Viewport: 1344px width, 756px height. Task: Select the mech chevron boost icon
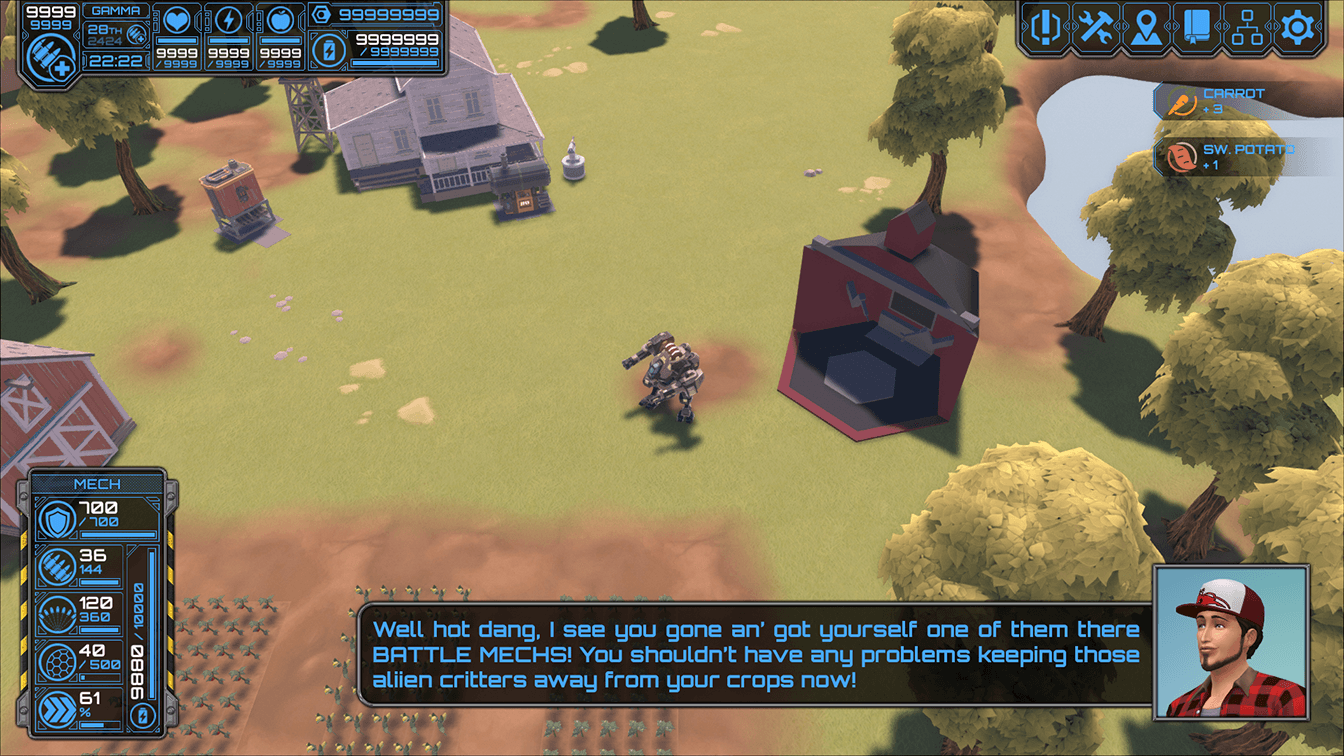pos(55,708)
